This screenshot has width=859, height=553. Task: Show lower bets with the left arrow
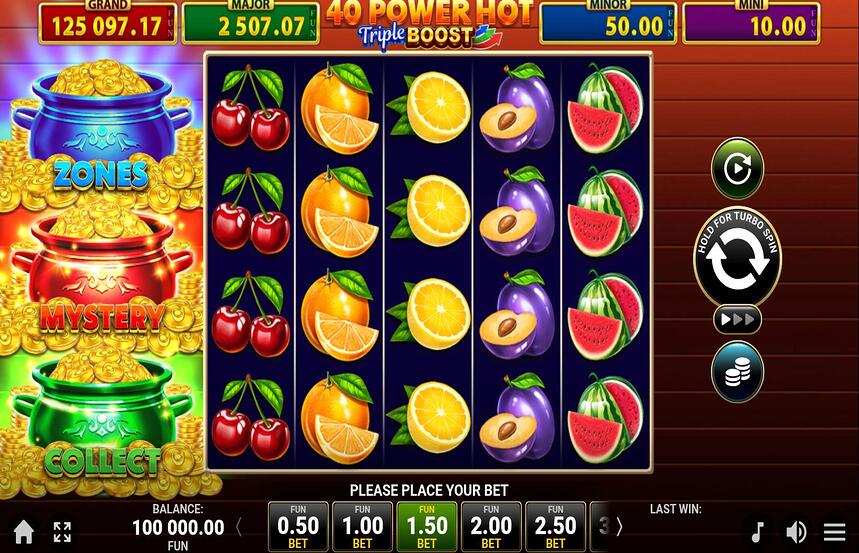click(239, 526)
